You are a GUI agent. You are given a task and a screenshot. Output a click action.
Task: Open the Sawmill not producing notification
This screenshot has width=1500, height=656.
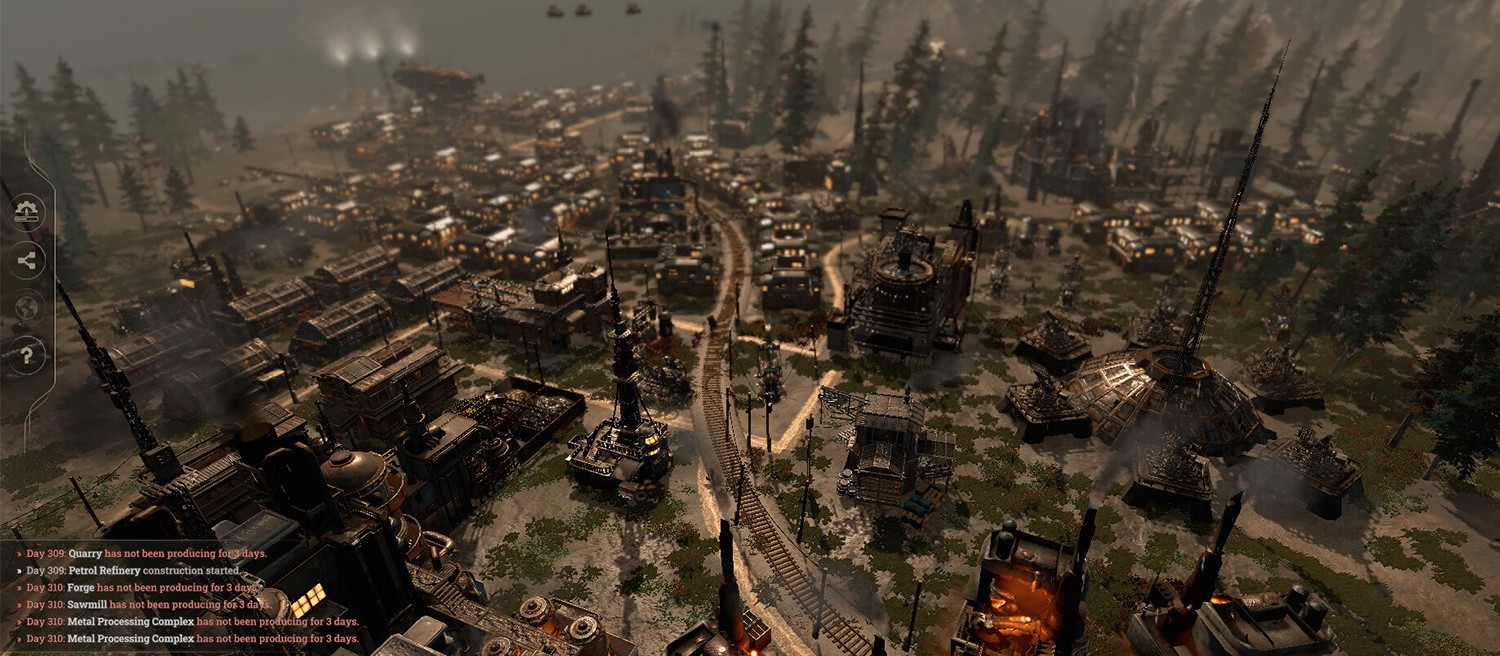(148, 604)
